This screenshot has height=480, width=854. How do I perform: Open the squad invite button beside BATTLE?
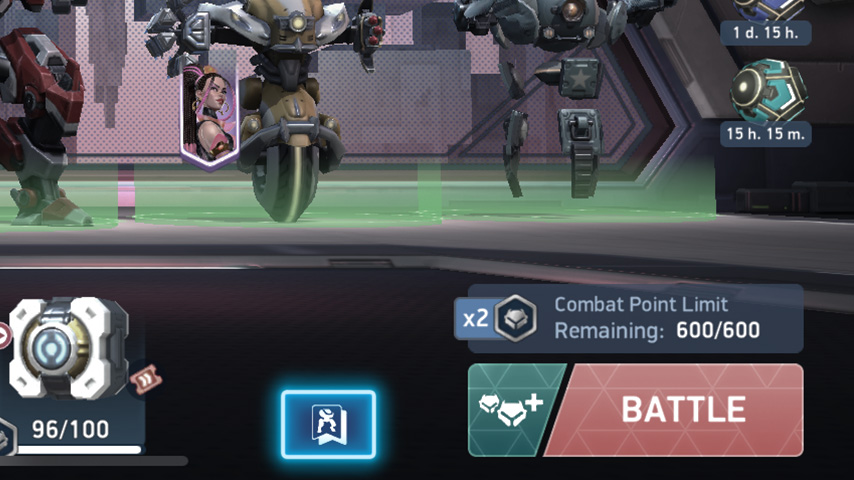(509, 410)
